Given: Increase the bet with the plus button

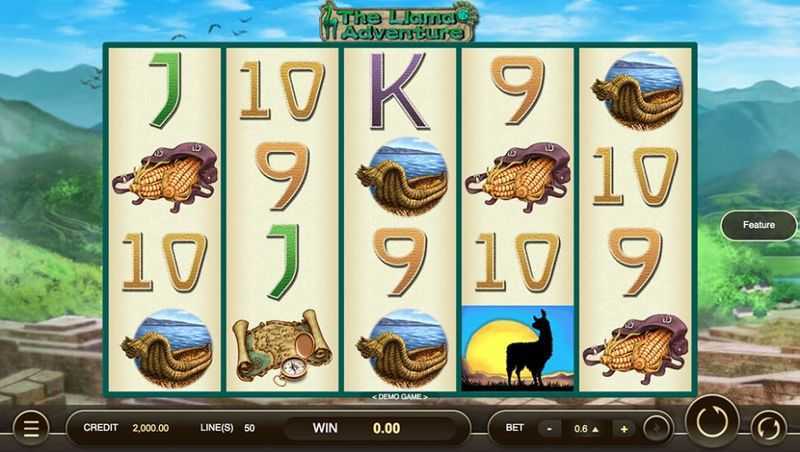Looking at the screenshot, I should (x=623, y=428).
